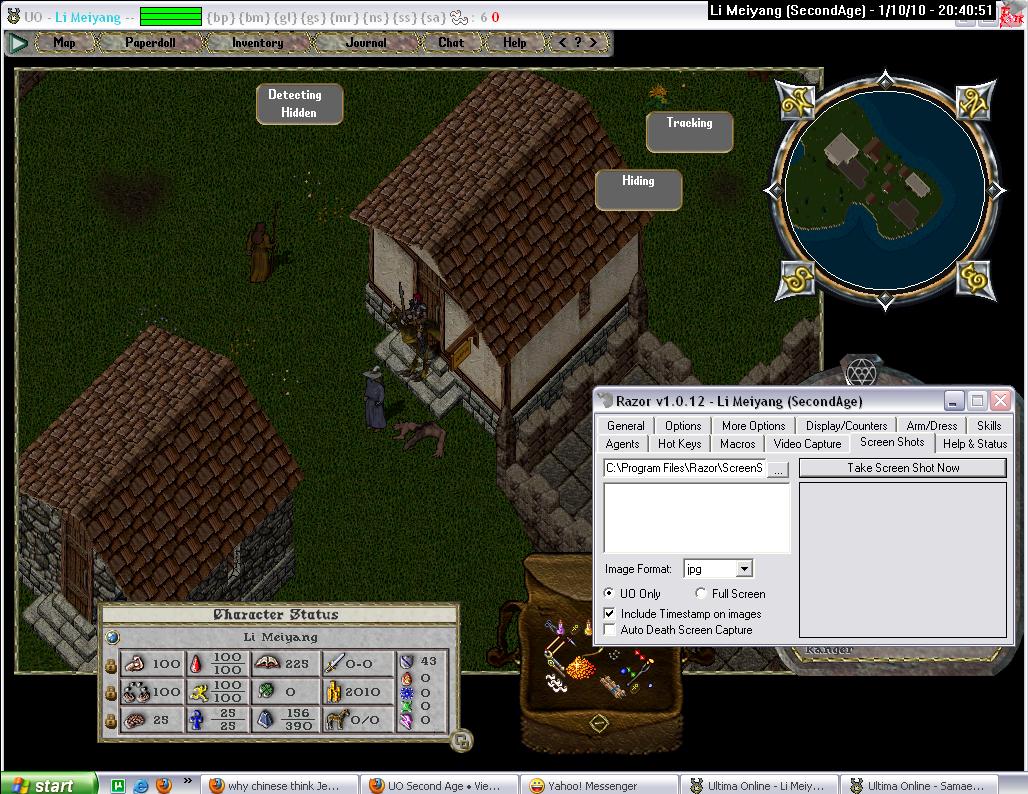Open the Journal

(x=366, y=43)
